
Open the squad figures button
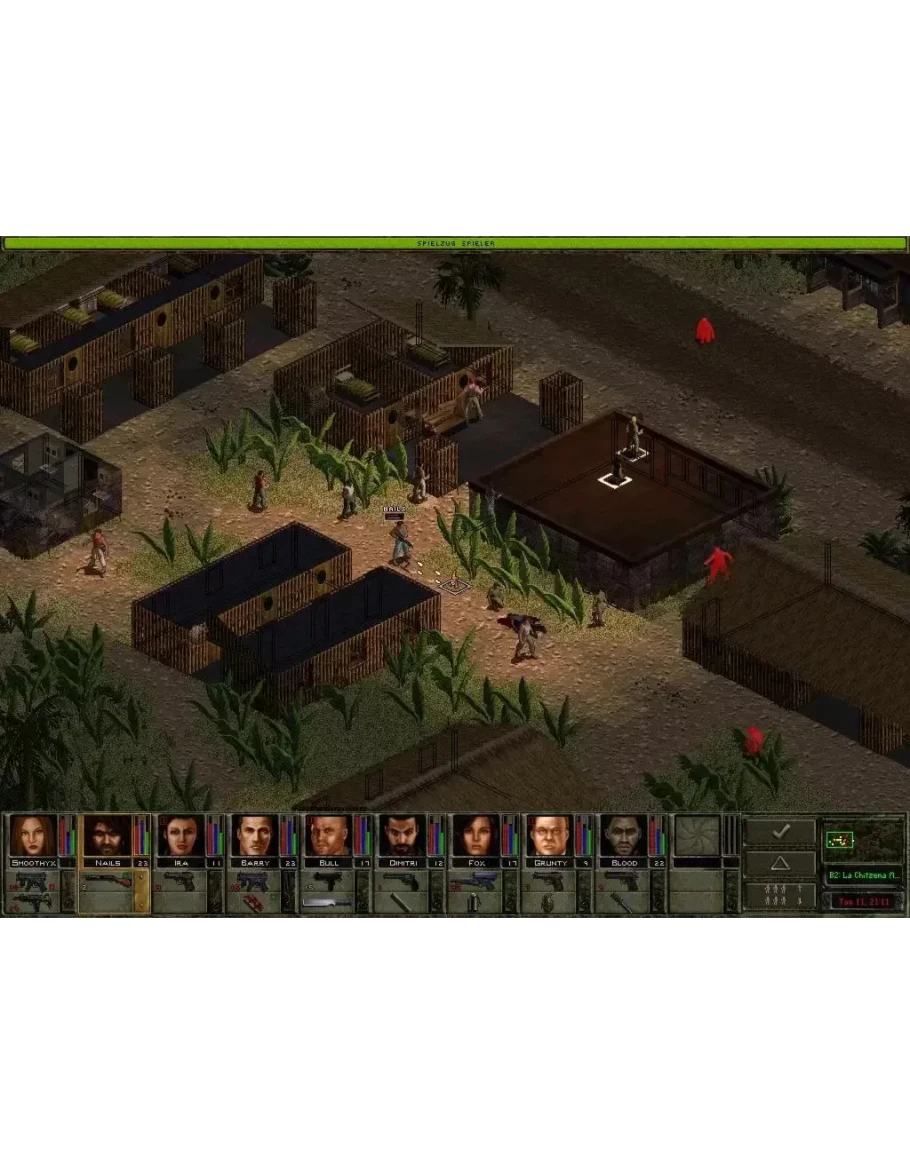[780, 895]
